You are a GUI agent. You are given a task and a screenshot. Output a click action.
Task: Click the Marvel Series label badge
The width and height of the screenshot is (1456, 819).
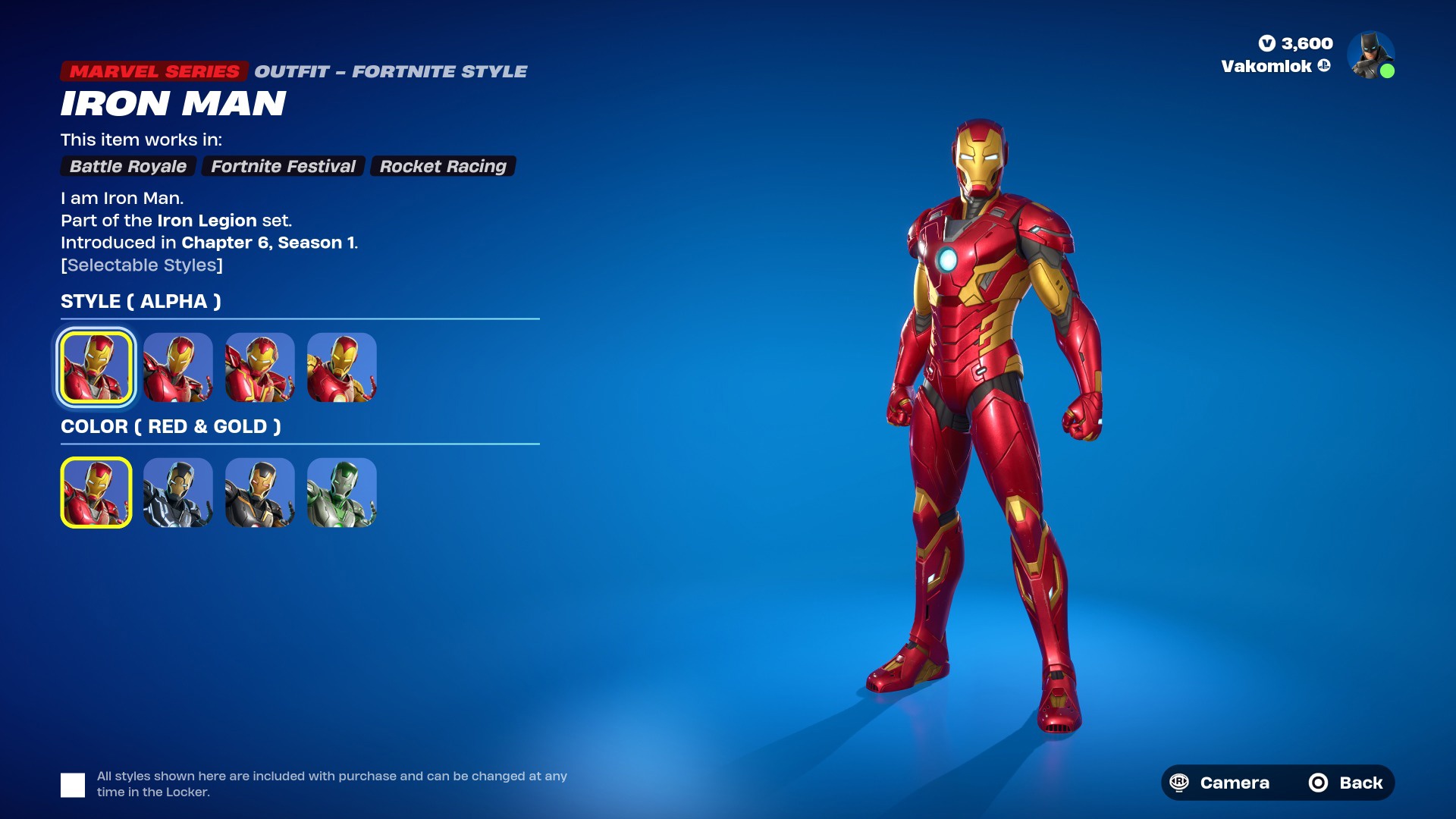click(x=154, y=71)
